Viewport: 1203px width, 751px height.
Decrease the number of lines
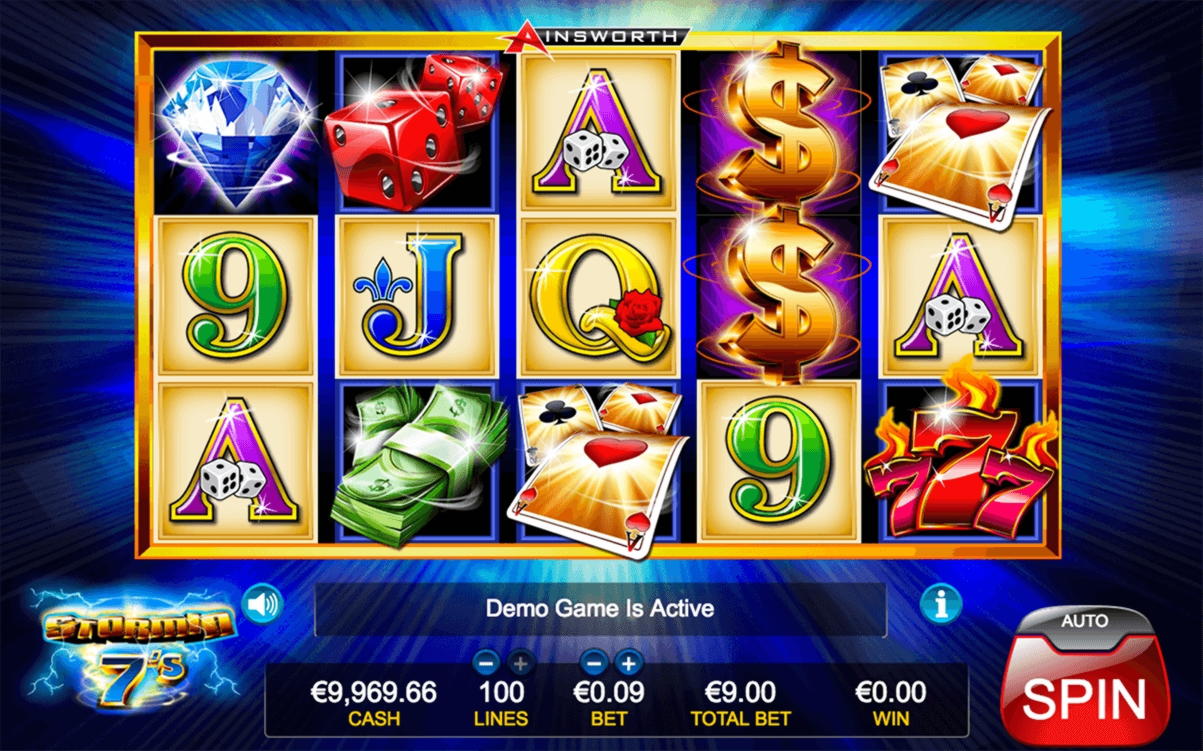coord(486,661)
